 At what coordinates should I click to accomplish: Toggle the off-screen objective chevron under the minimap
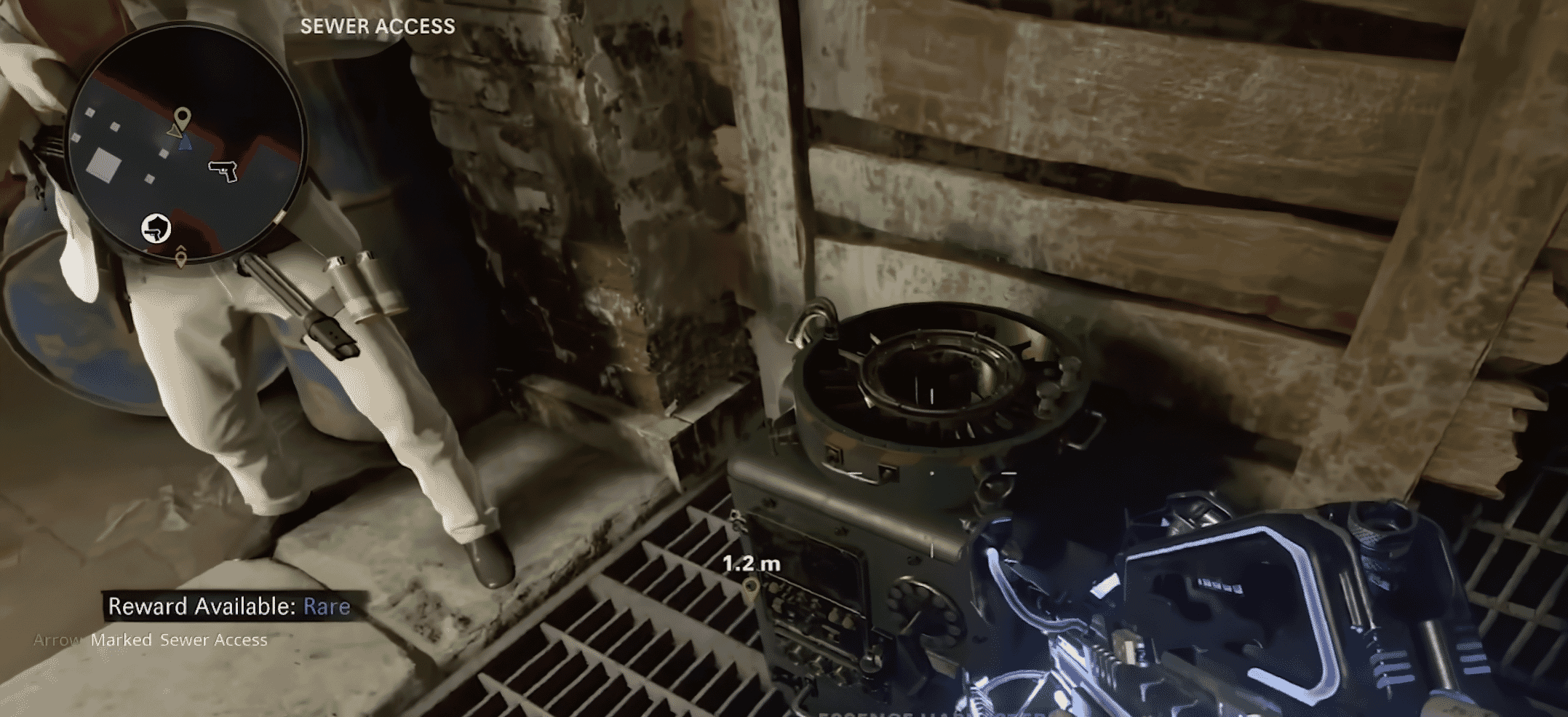(180, 247)
